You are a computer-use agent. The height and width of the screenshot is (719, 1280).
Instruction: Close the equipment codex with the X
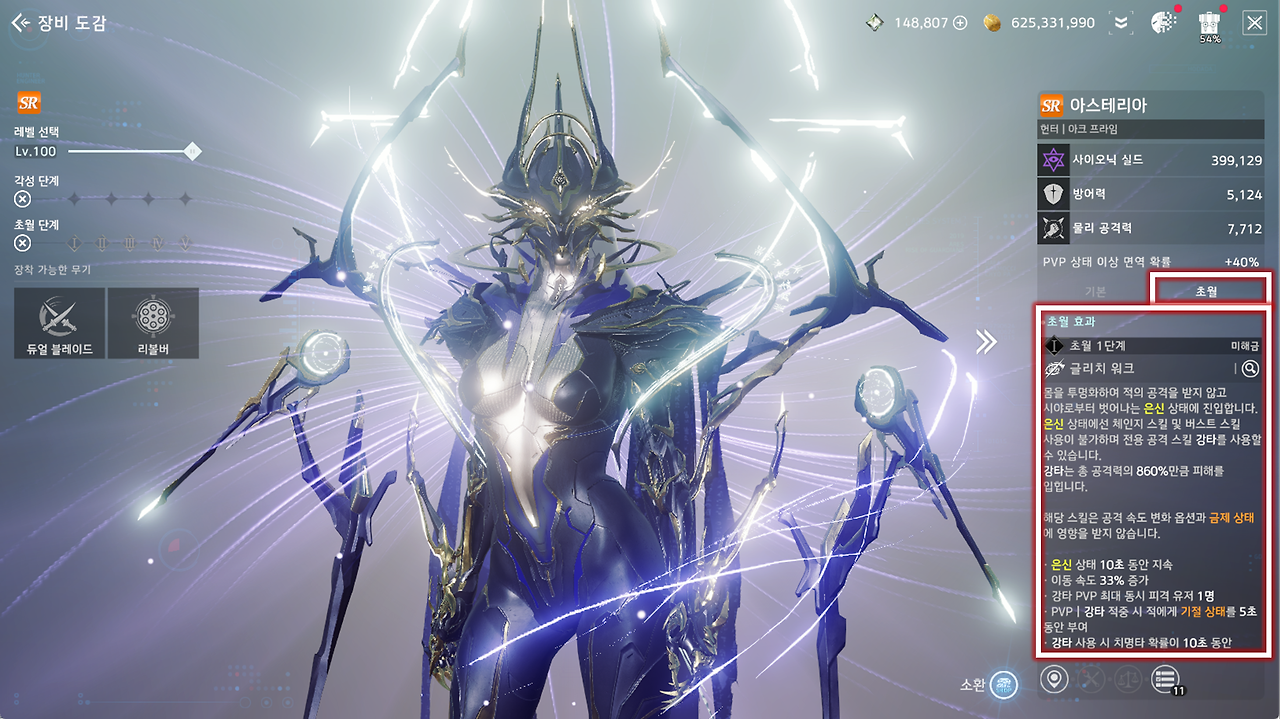point(1254,22)
